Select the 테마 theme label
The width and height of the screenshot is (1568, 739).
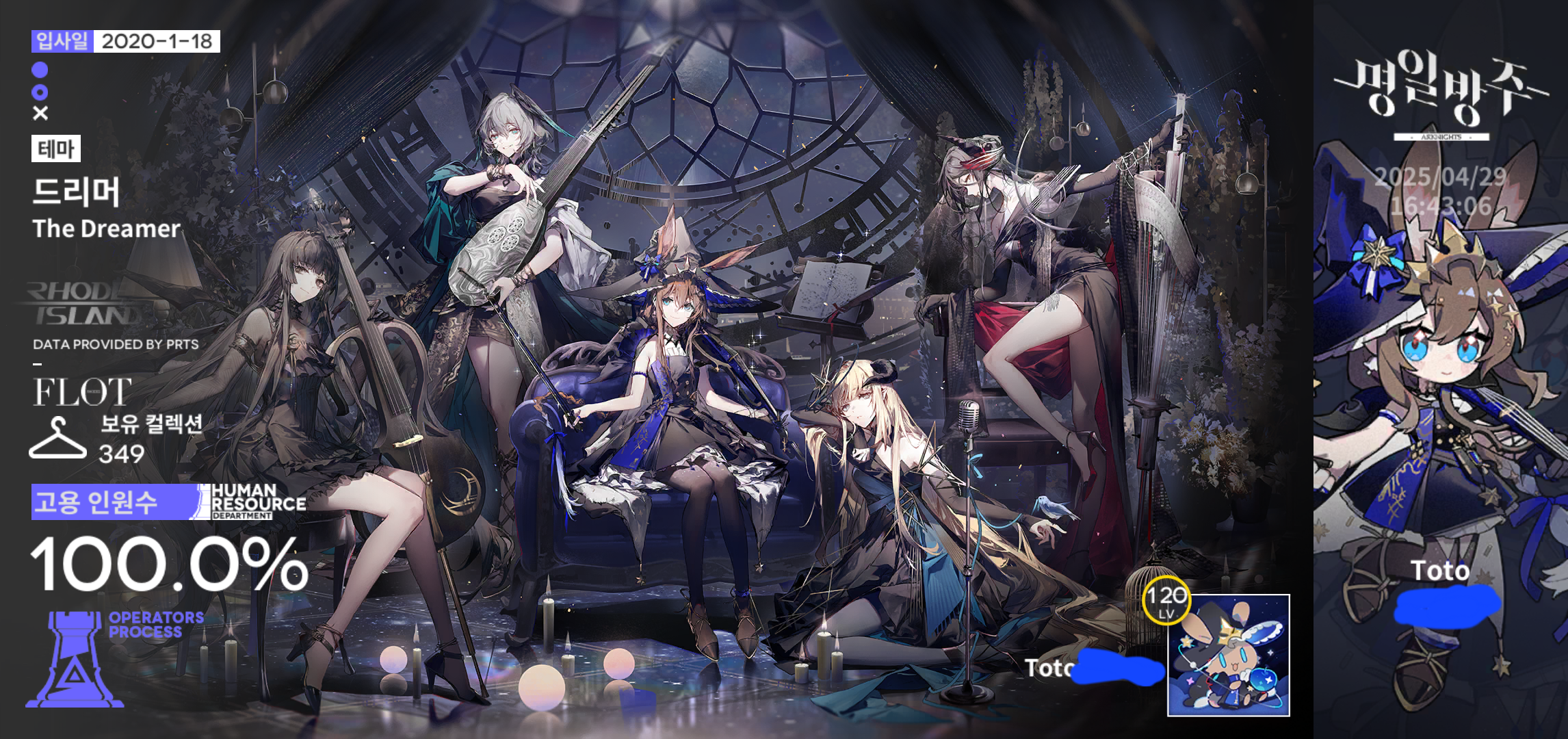pos(56,148)
